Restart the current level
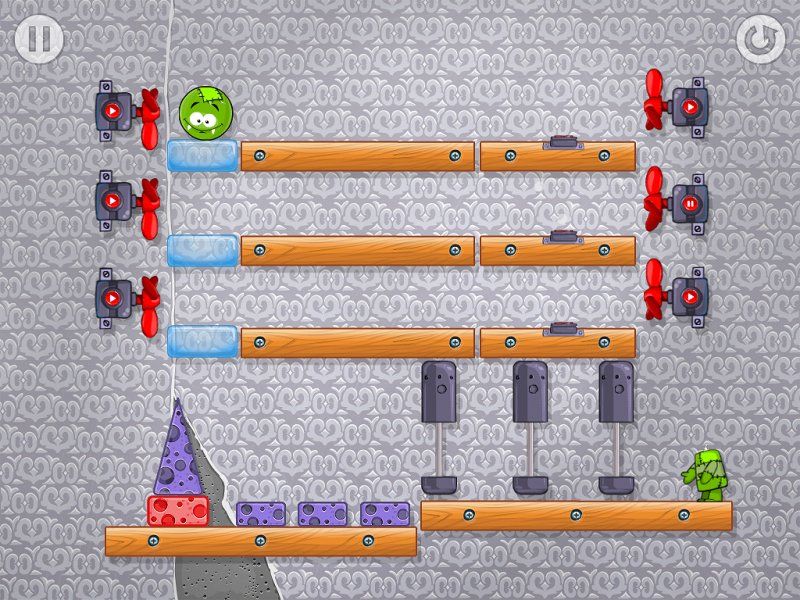Viewport: 800px width, 600px height. point(760,39)
